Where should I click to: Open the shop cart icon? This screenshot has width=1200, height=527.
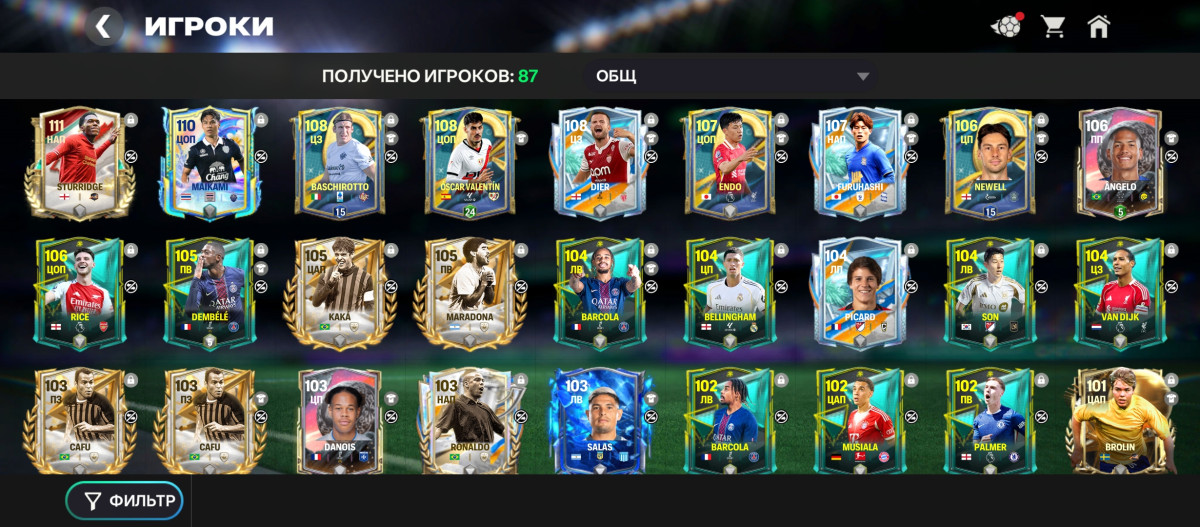1052,26
